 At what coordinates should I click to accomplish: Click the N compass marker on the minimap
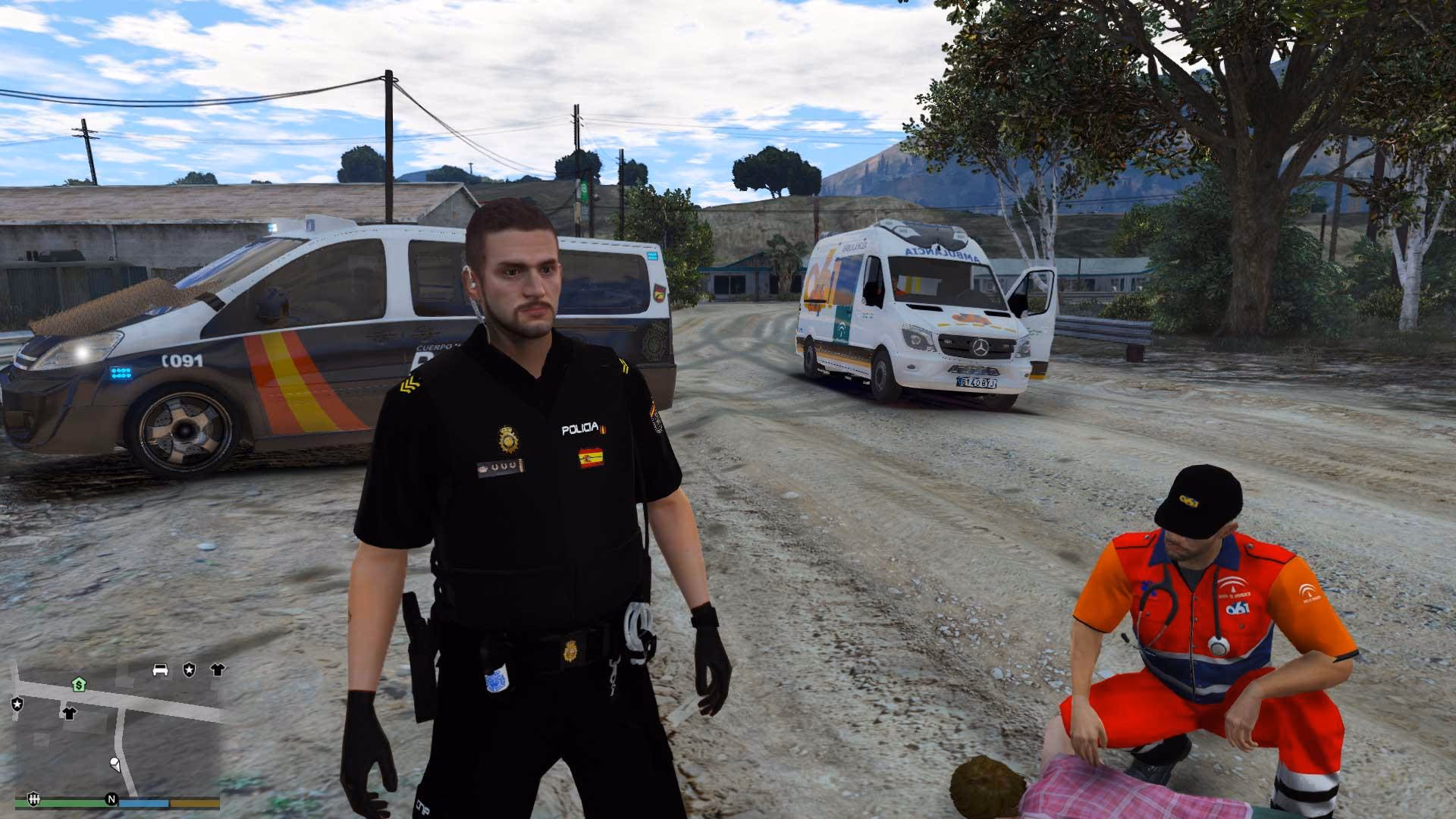pyautogui.click(x=112, y=800)
